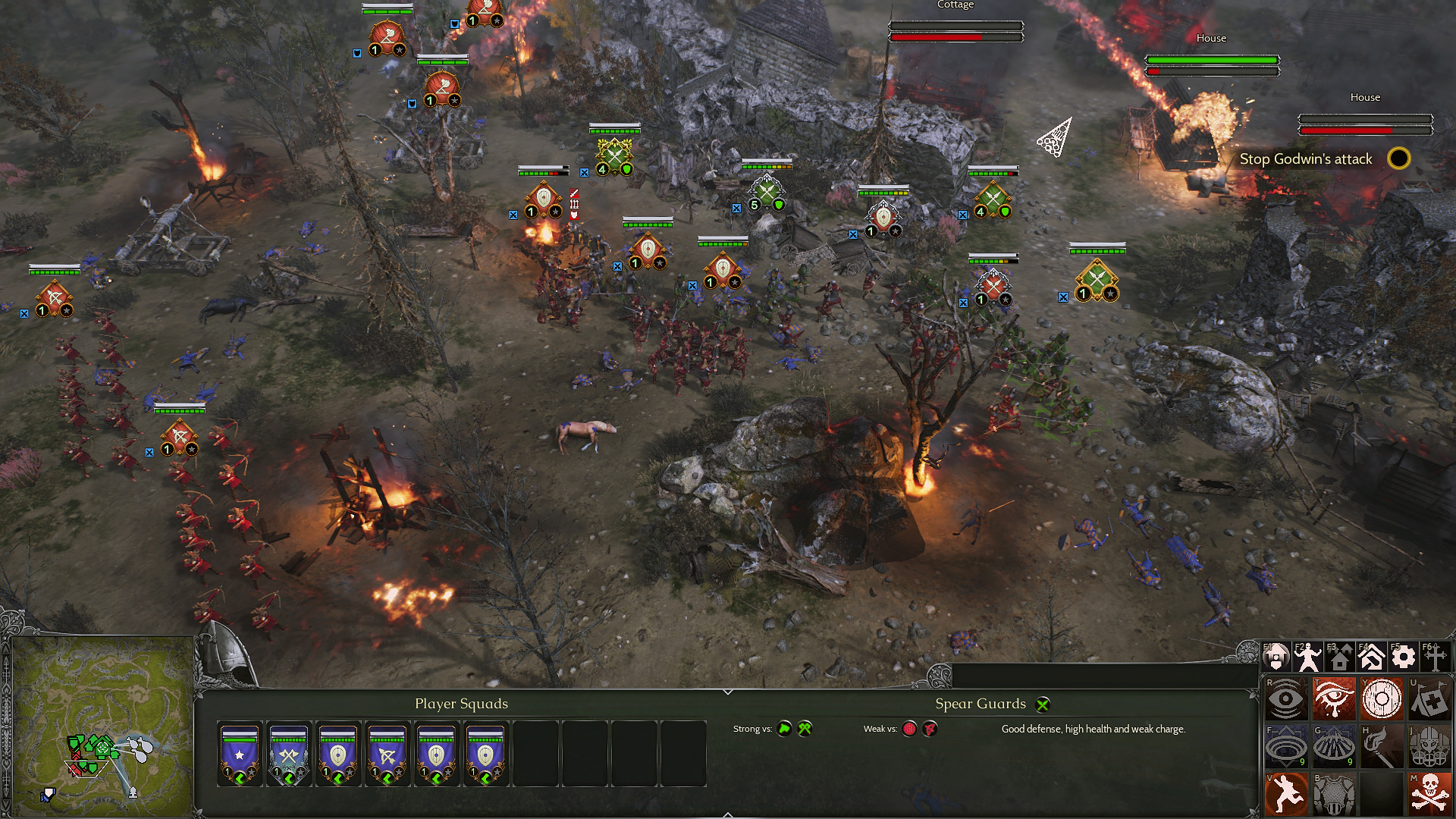Open the medic tent command (U)
The width and height of the screenshot is (1456, 819).
pos(1429,698)
